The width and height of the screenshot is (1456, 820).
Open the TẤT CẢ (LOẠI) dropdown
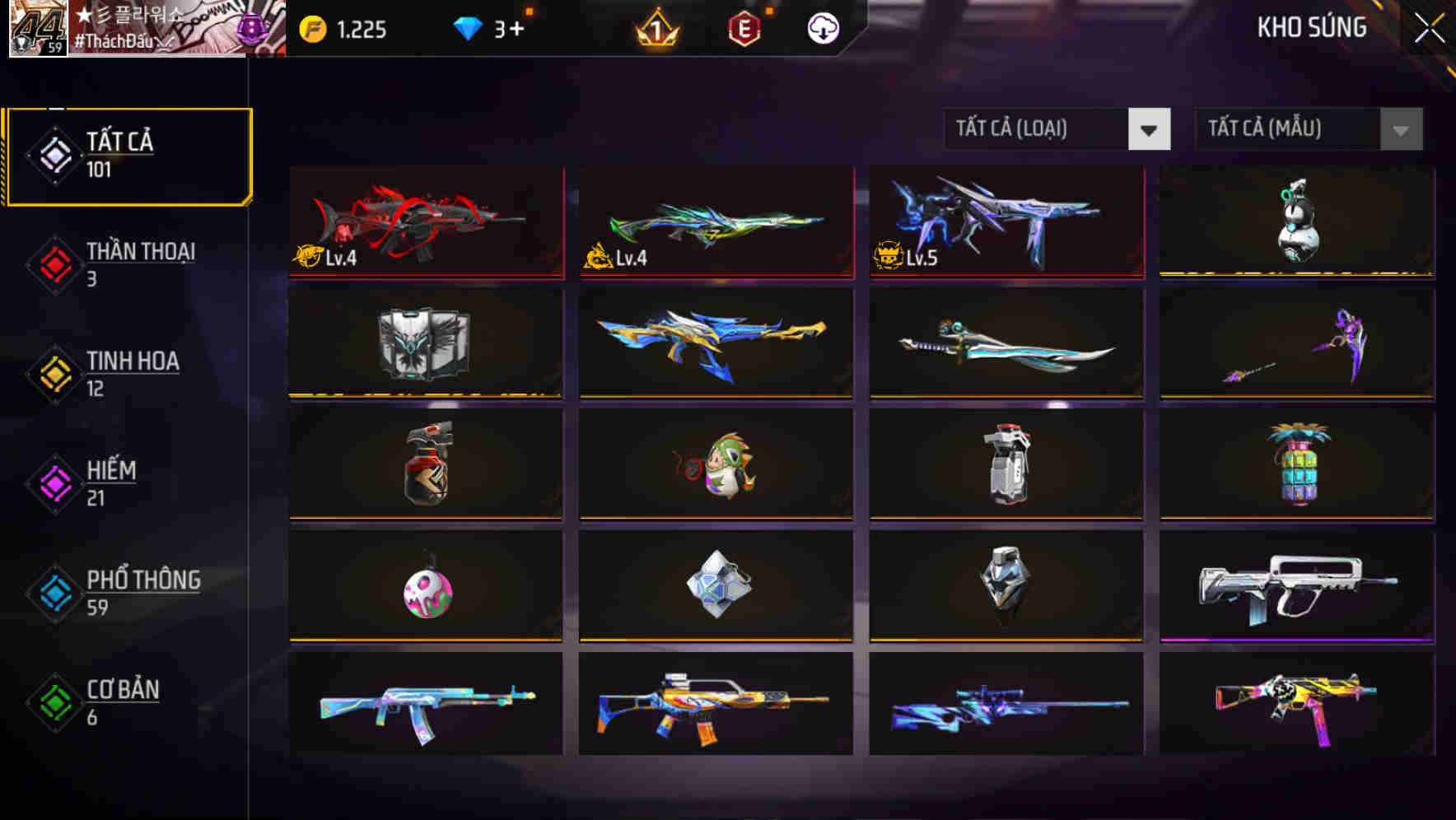tap(1034, 129)
